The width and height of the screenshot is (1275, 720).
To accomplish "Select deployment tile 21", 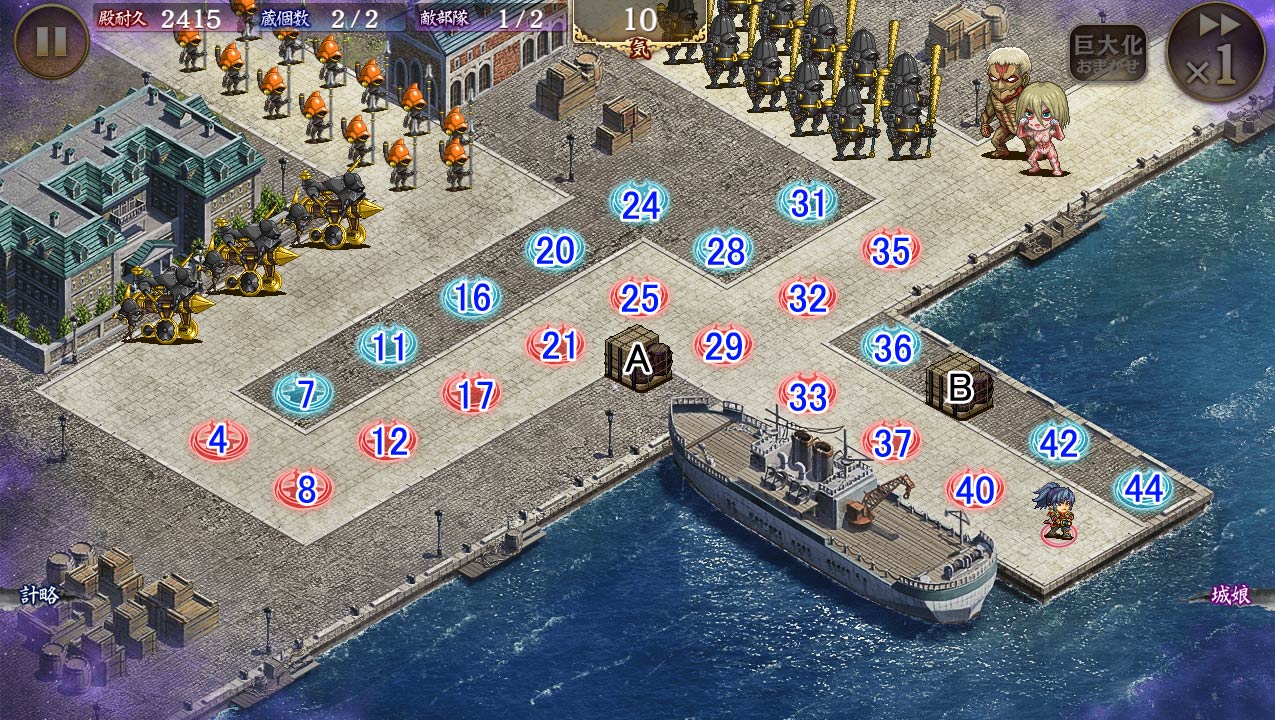I will (x=558, y=345).
